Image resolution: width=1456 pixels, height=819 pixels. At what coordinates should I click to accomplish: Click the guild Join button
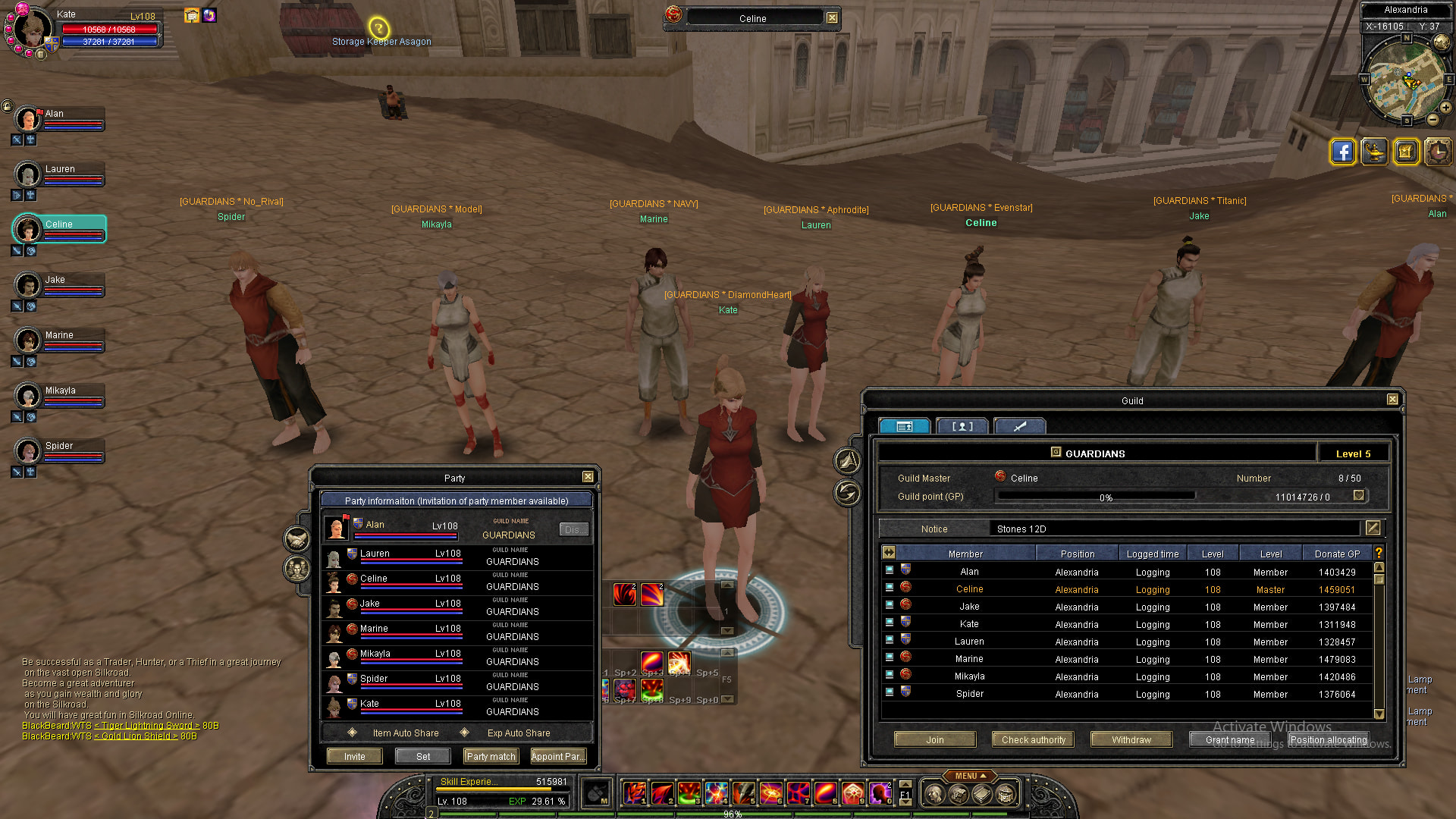[935, 740]
